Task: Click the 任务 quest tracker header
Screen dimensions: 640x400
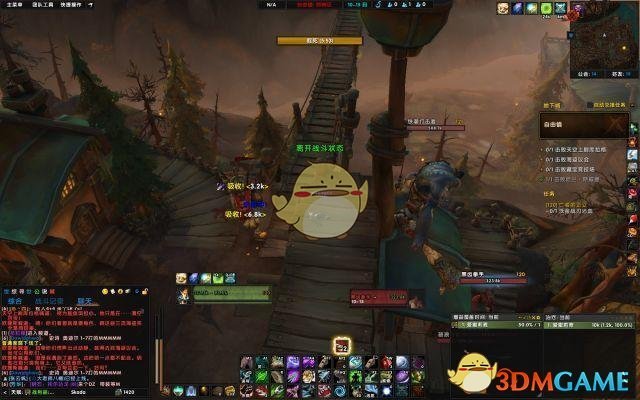Action: click(548, 194)
